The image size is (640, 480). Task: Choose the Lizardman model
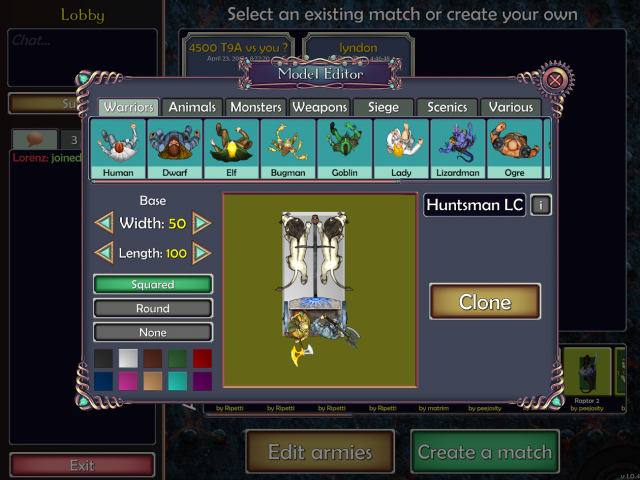tap(459, 149)
